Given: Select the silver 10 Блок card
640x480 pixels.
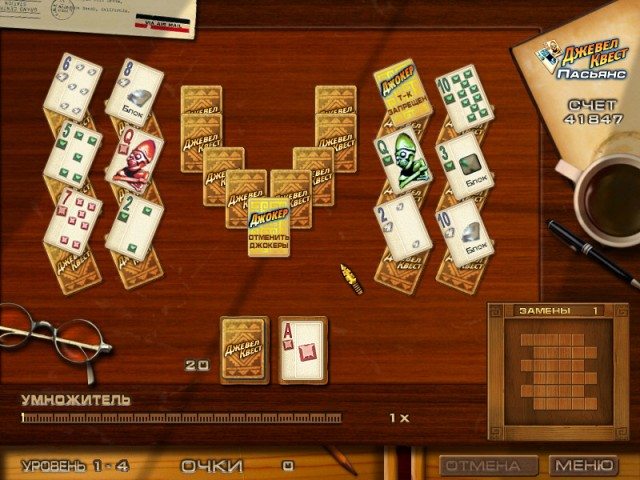Looking at the screenshot, I should (x=465, y=232).
